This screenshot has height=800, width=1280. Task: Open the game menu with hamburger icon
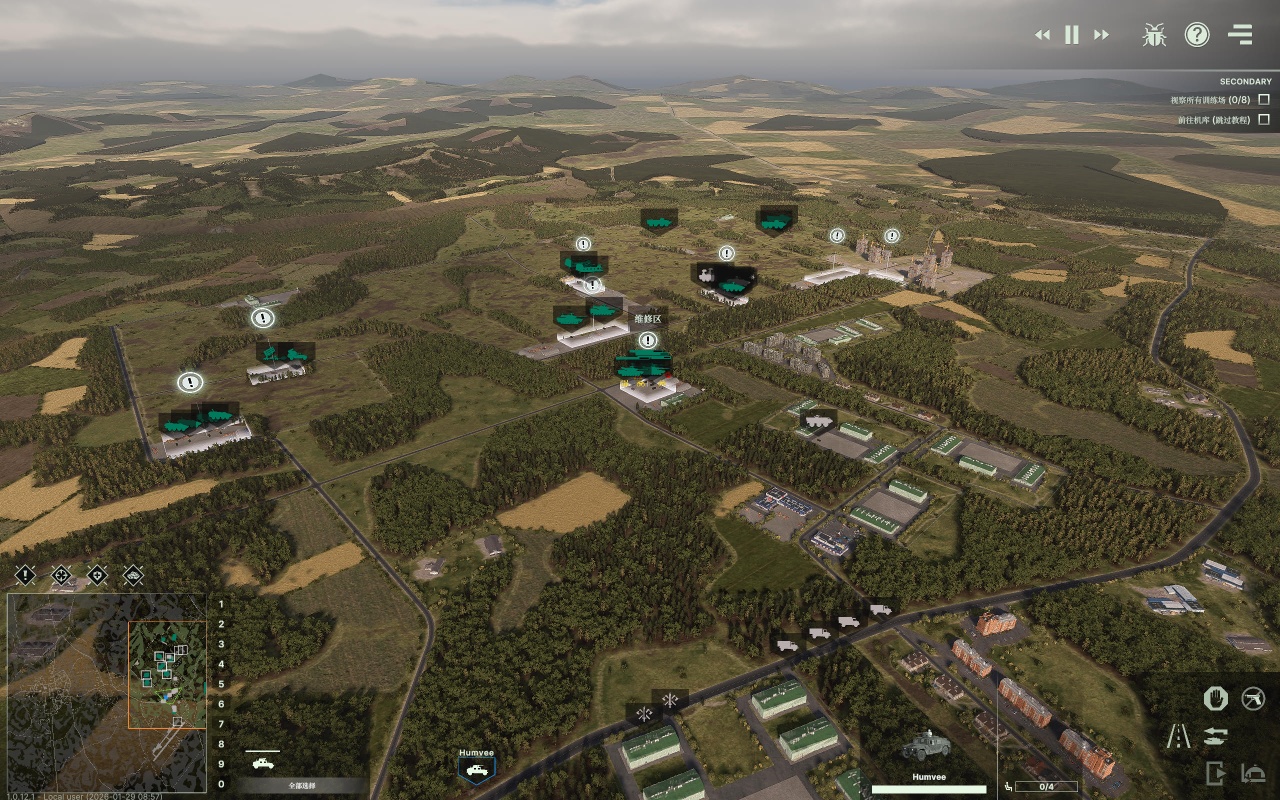click(x=1240, y=34)
